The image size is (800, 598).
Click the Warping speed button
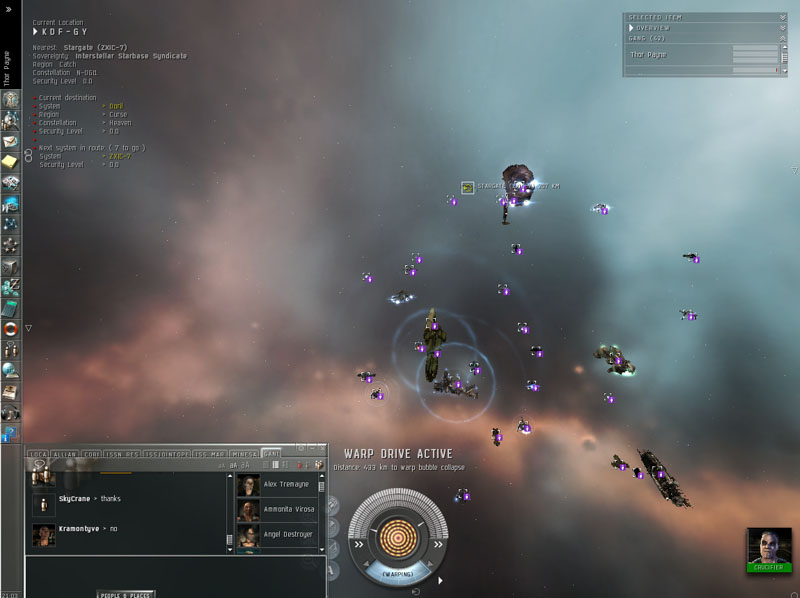(x=397, y=574)
